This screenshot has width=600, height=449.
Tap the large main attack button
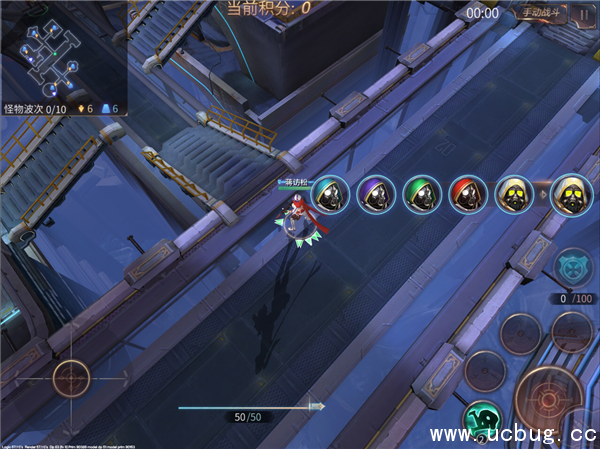(549, 401)
